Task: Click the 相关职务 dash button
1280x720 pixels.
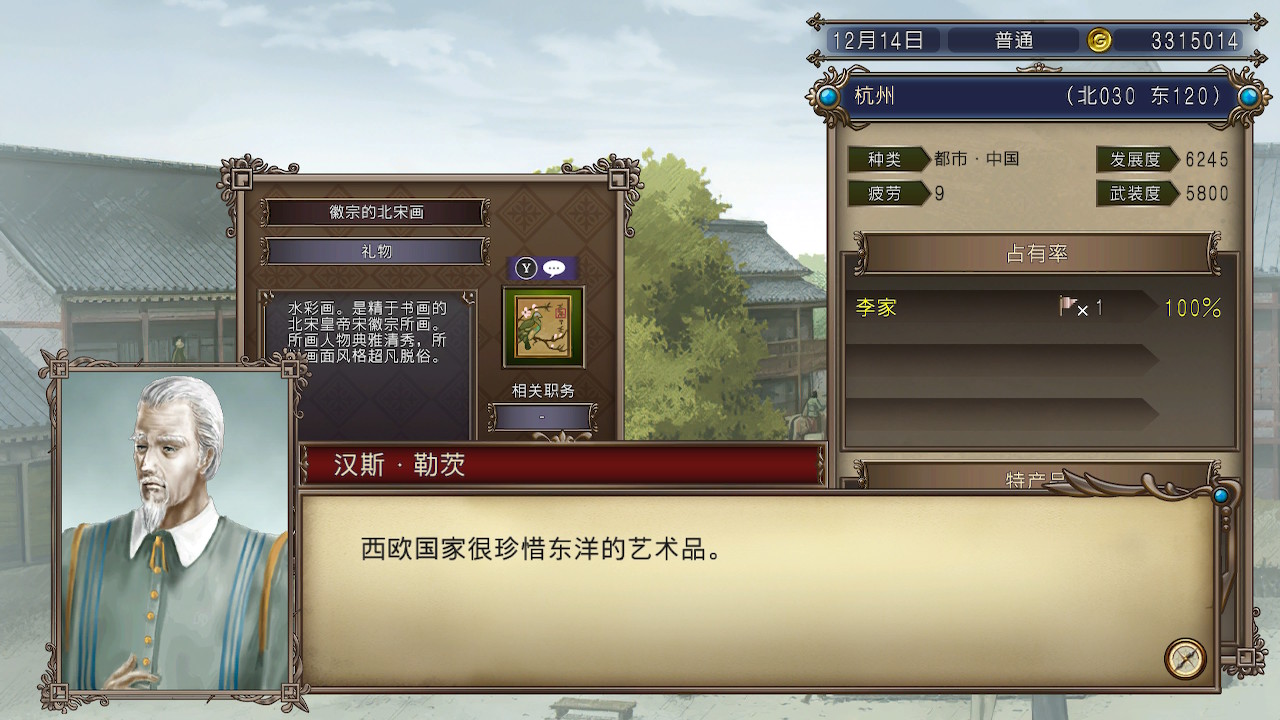Action: point(543,418)
